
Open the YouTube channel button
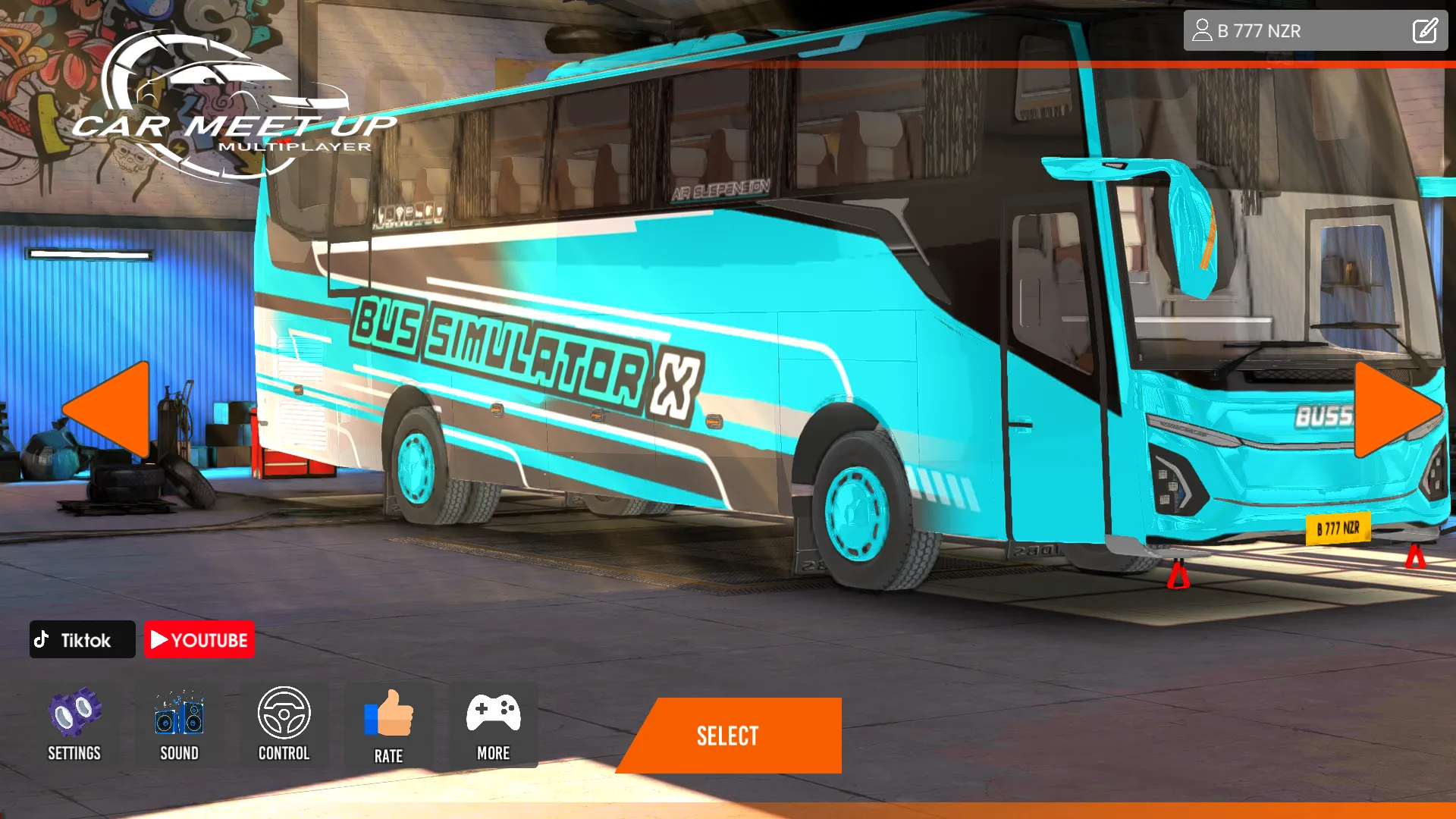click(x=199, y=639)
